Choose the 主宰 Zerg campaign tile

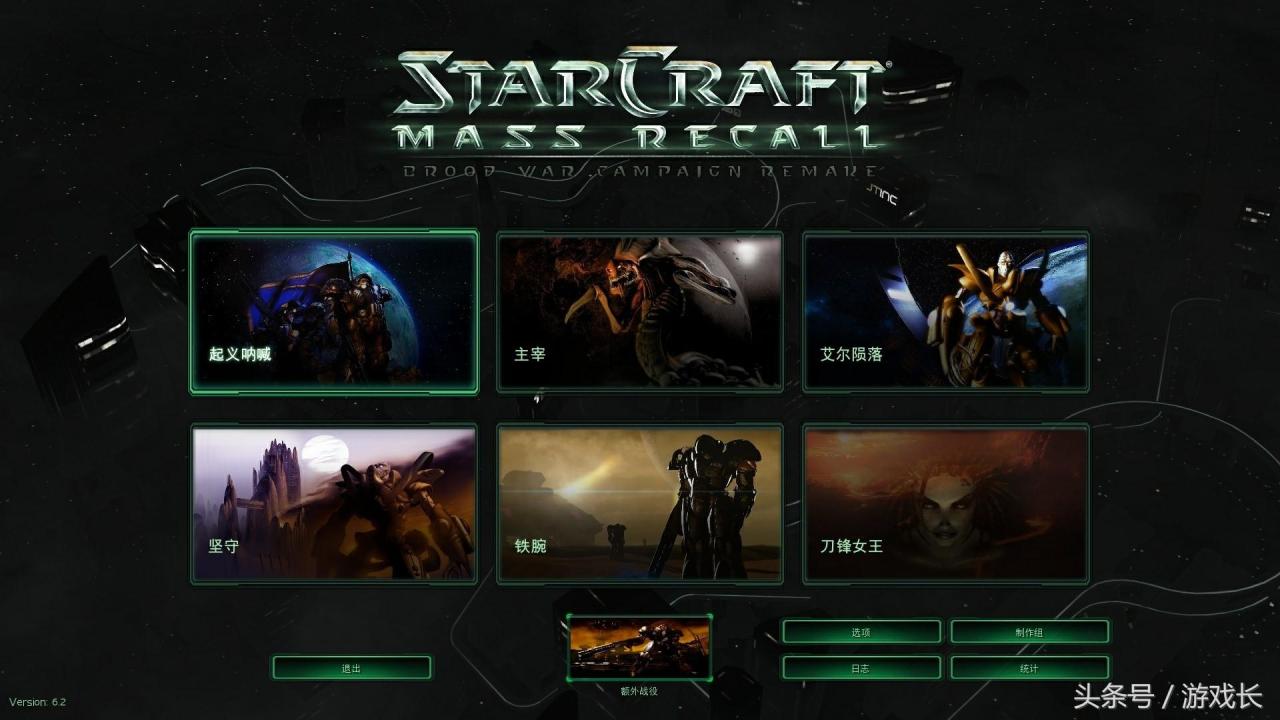(x=640, y=312)
